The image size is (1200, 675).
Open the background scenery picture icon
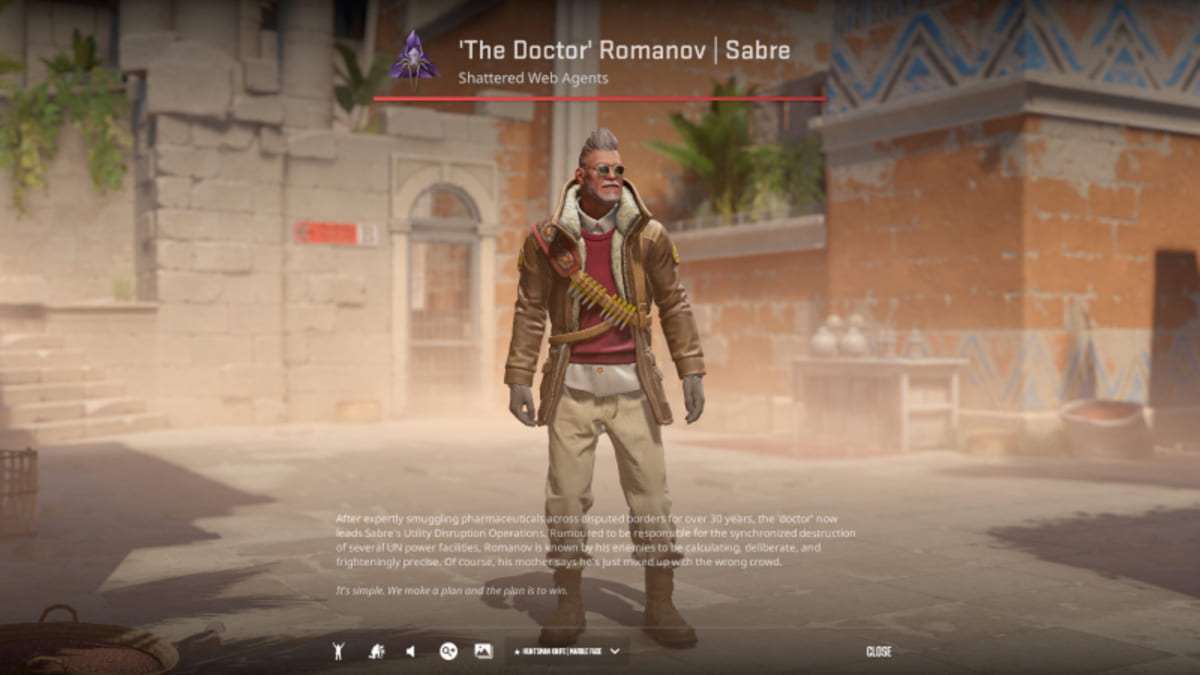(483, 651)
